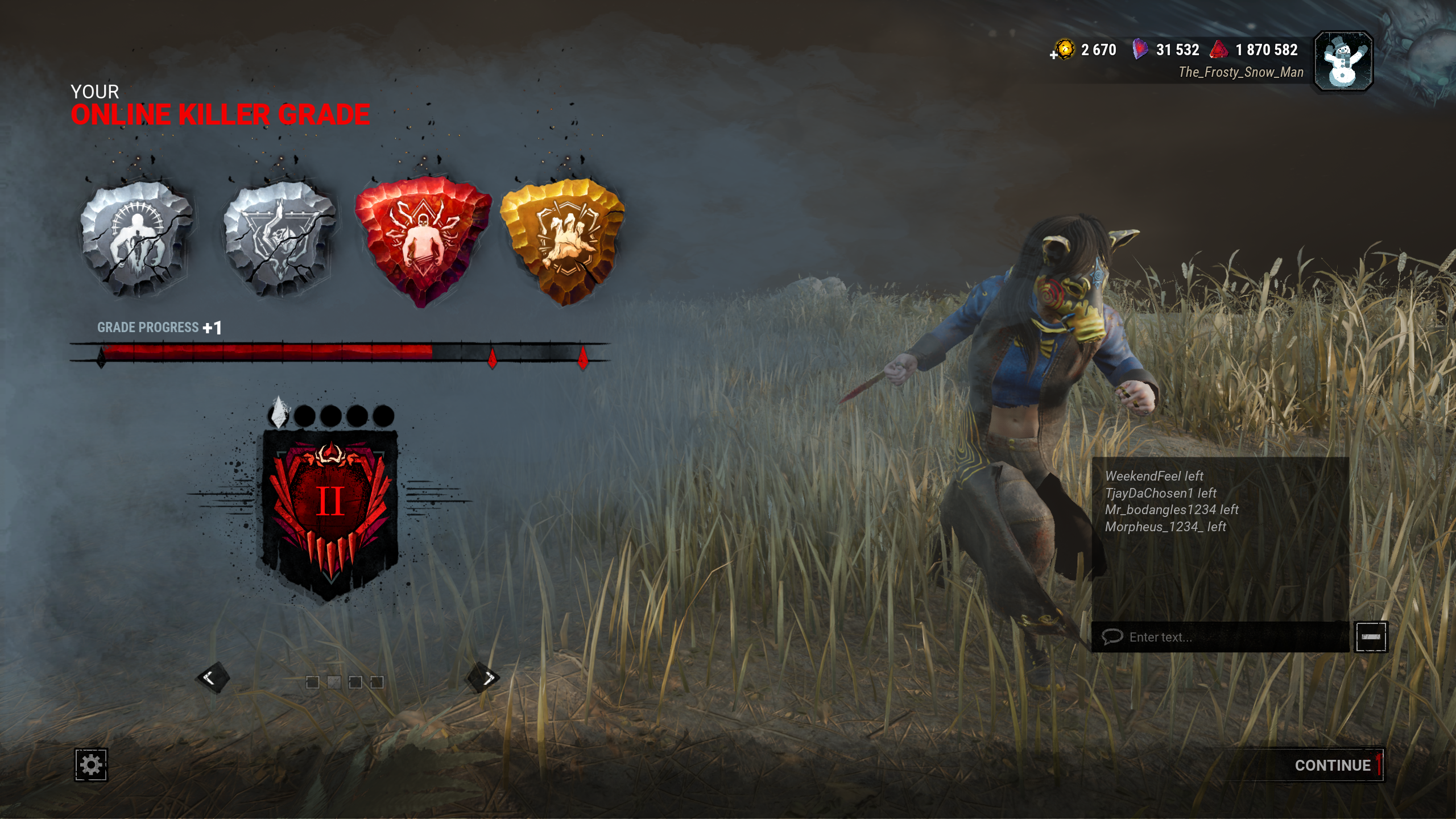Select the second page indicator square
Image resolution: width=1456 pixels, height=819 pixels.
334,682
